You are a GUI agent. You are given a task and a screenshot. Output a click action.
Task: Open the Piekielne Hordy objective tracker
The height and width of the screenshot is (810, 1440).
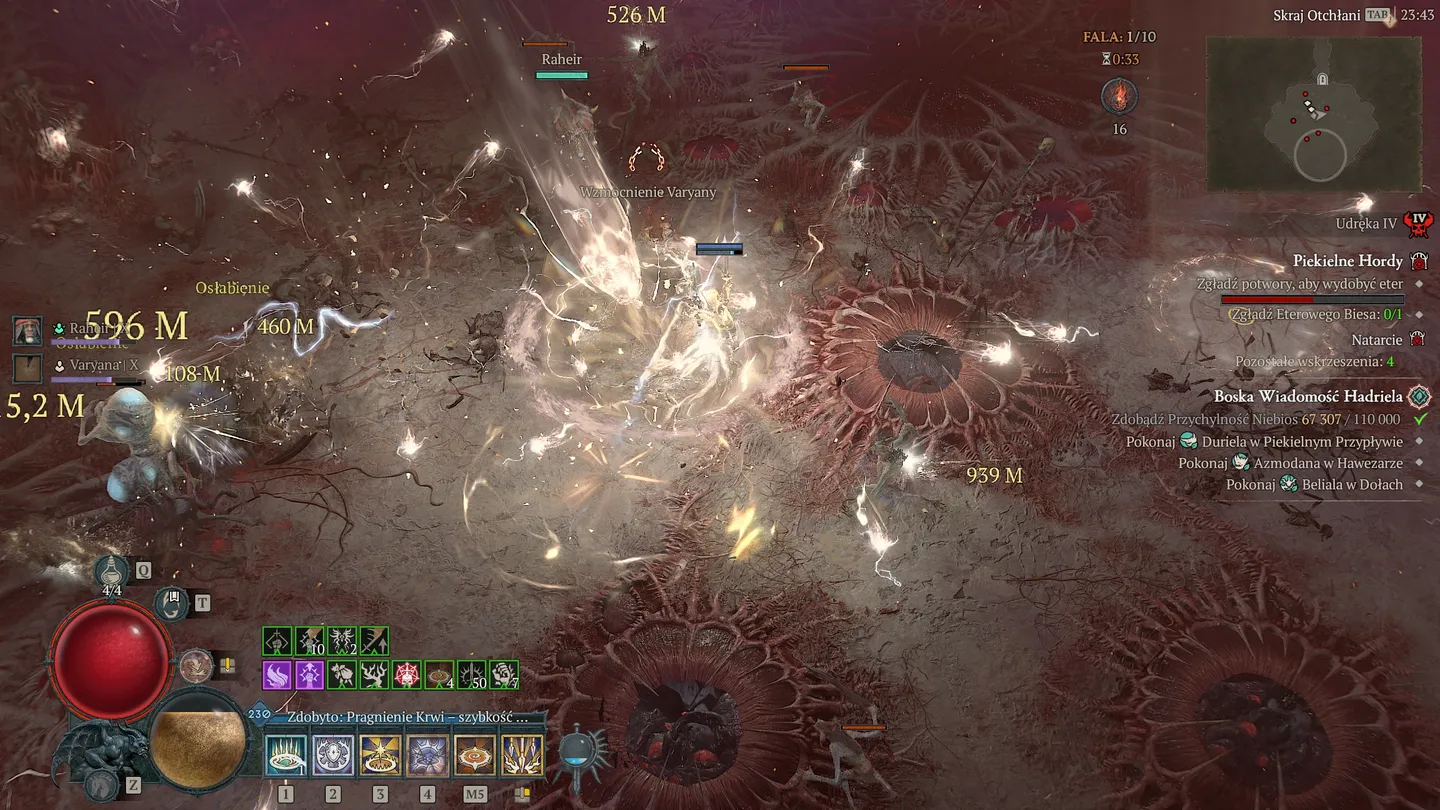point(1348,261)
